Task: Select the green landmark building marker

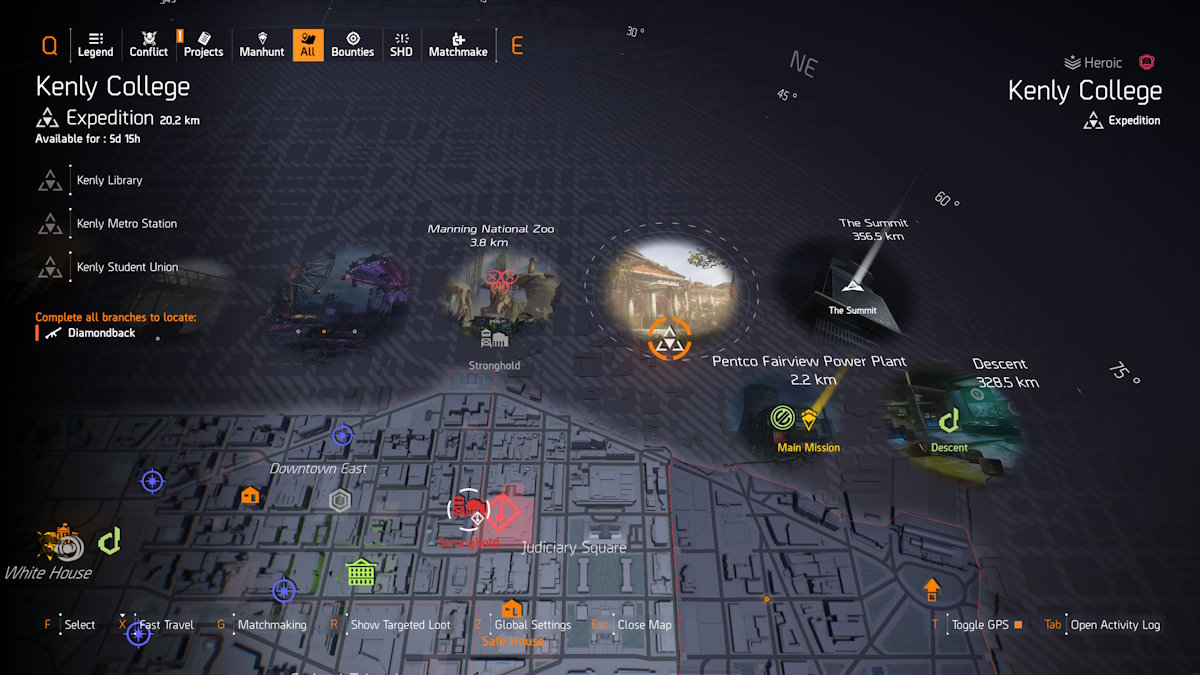Action: coord(360,572)
